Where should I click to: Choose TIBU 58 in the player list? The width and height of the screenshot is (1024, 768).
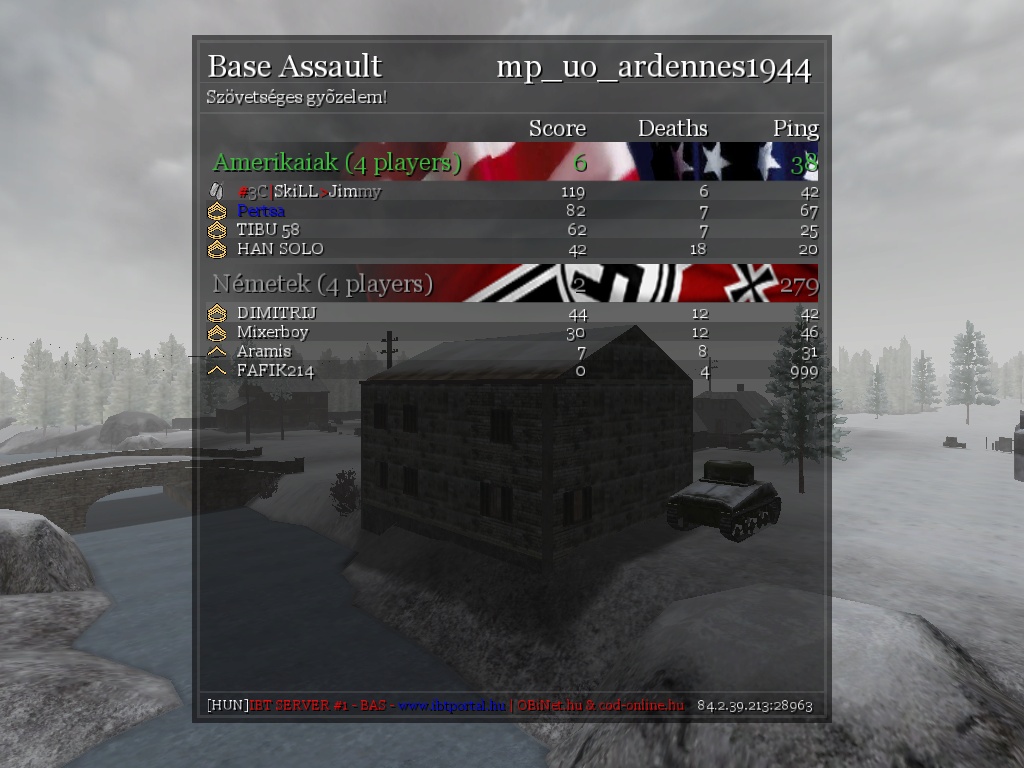[x=268, y=229]
